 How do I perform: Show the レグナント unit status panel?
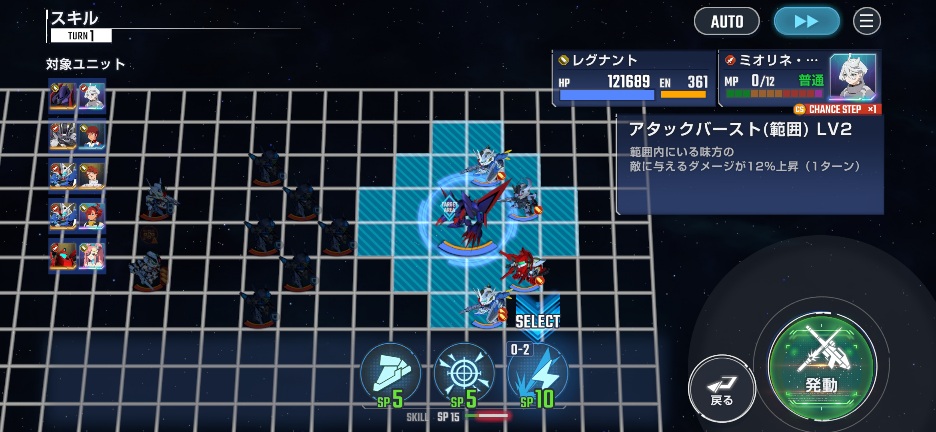(x=634, y=79)
